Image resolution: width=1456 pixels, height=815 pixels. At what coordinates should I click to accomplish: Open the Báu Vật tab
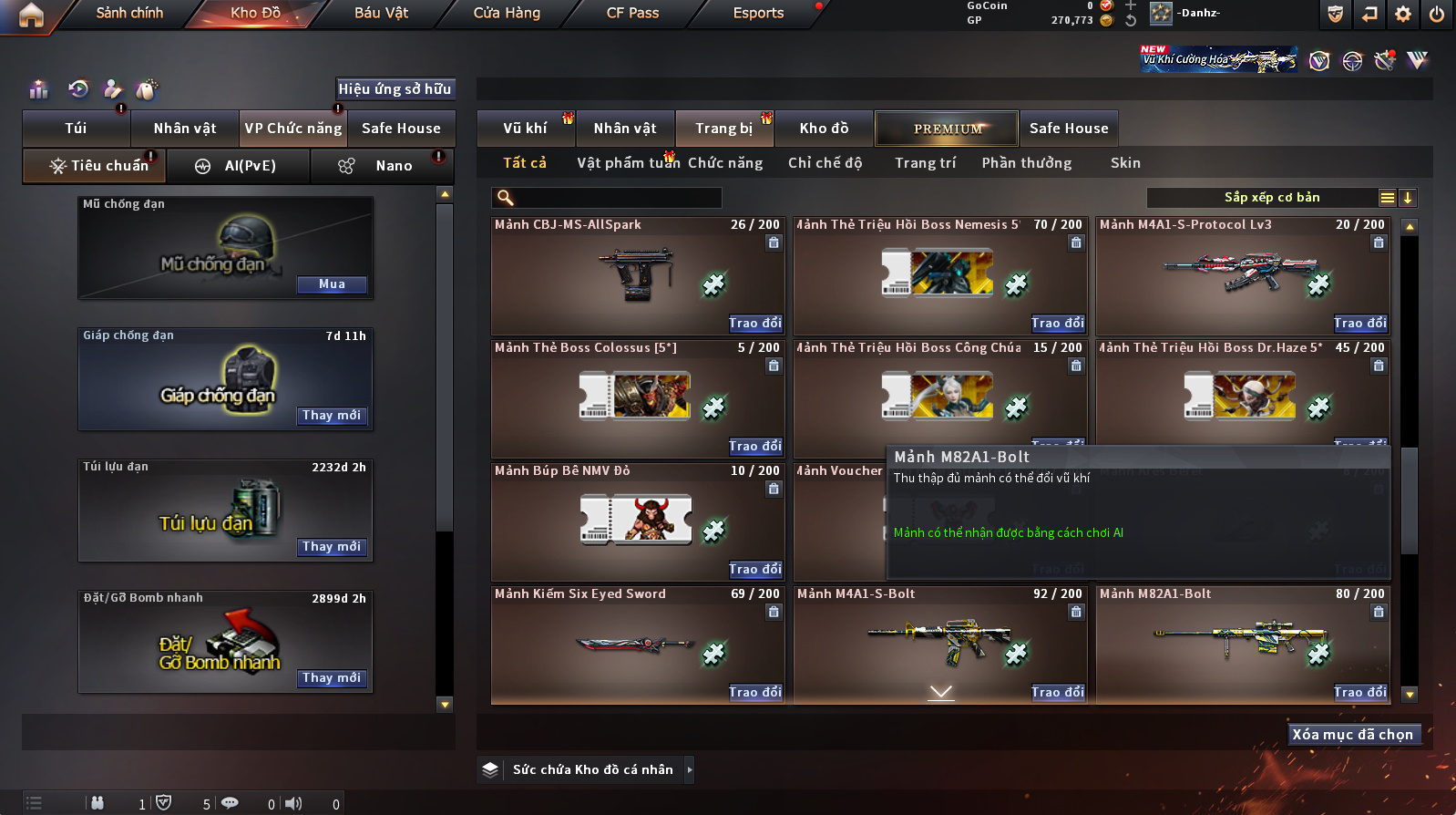(x=381, y=13)
